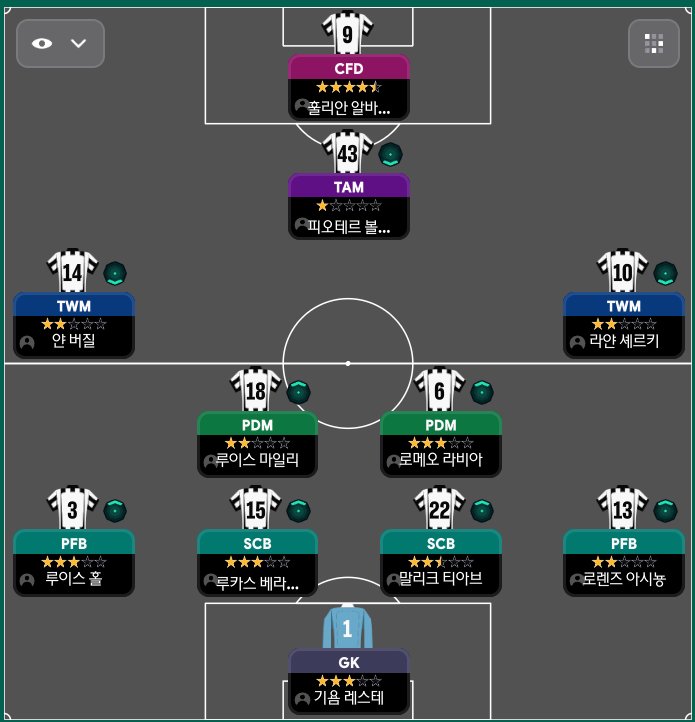Click the green badge beside shirt 10
Viewport: 695px width, 722px height.
[665, 273]
